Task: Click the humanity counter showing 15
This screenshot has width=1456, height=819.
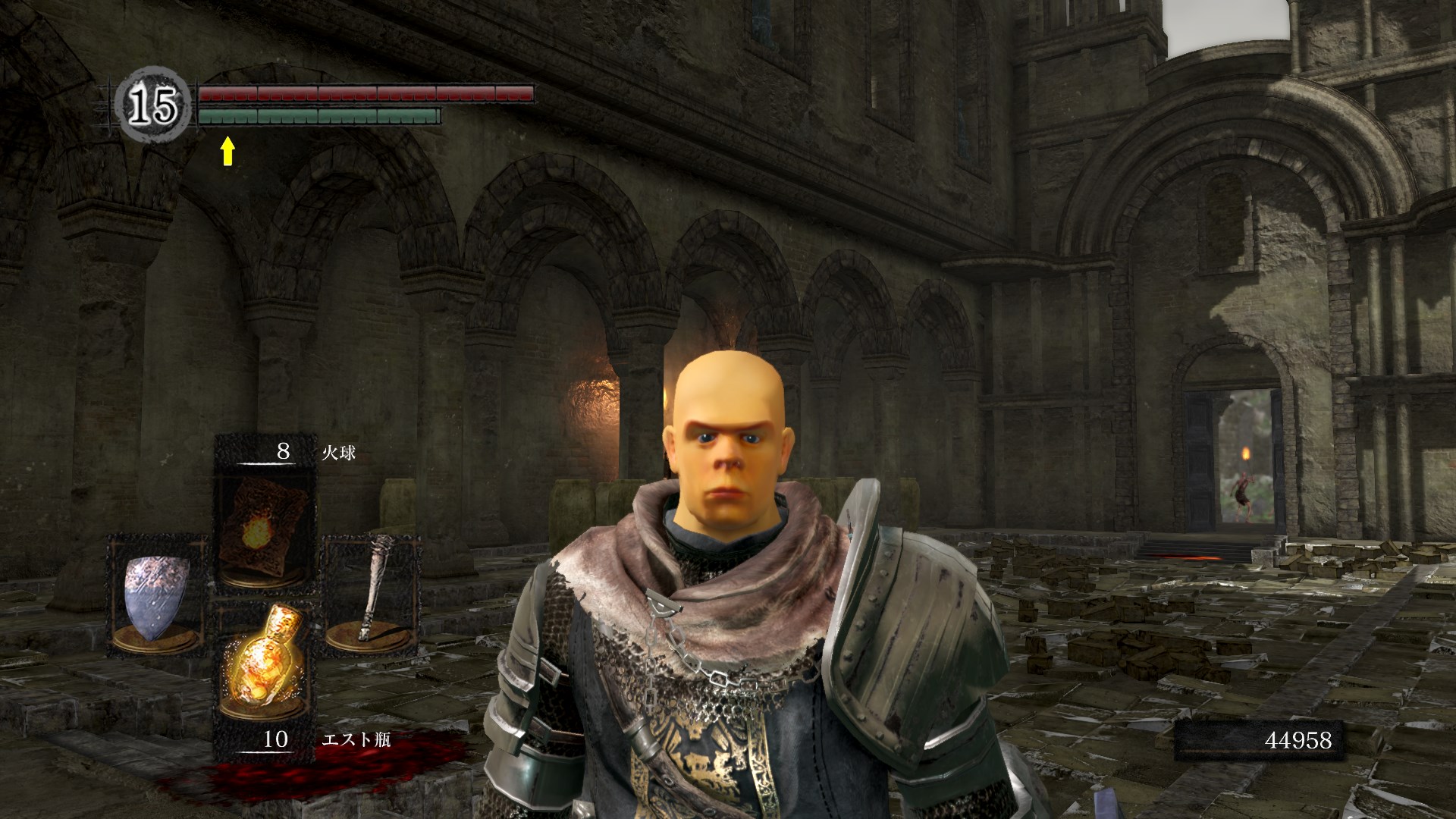Action: (152, 105)
